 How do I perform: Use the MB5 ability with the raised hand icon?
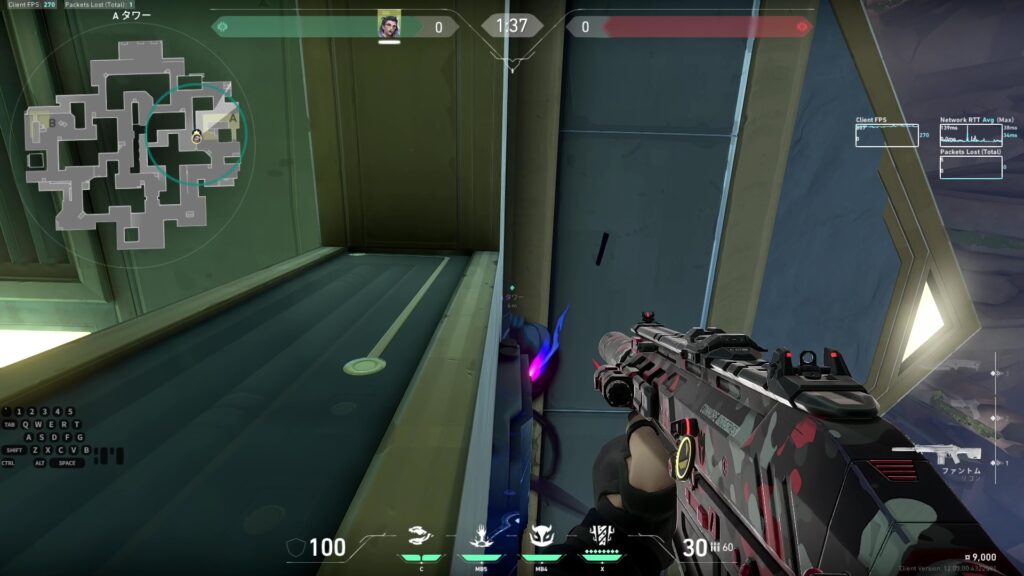tap(482, 537)
